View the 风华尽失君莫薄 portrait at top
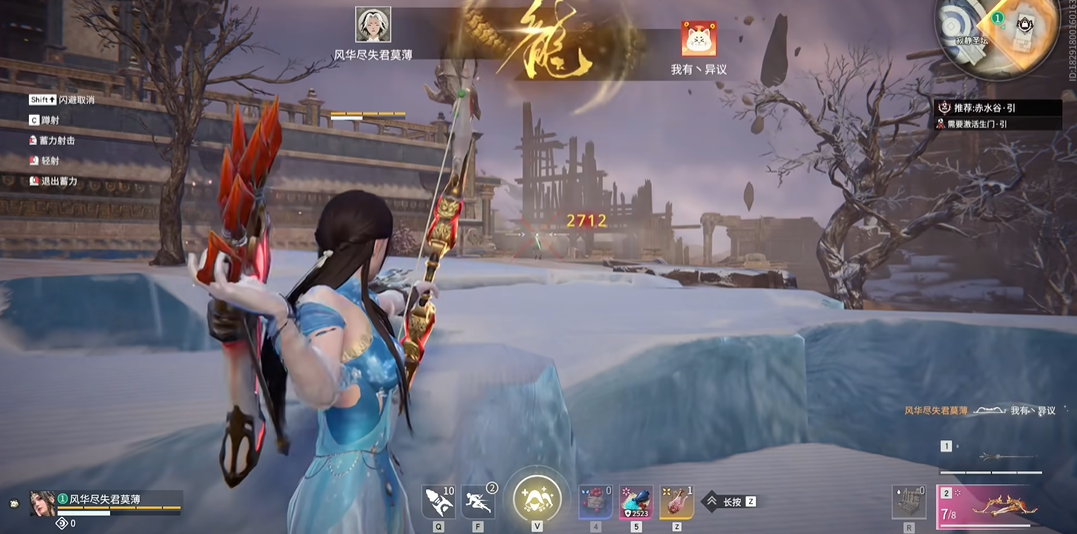 (x=373, y=25)
